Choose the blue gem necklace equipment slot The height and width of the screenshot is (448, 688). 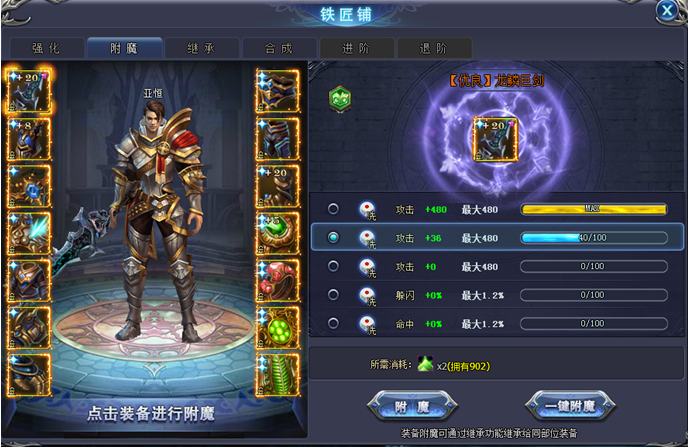(28, 186)
